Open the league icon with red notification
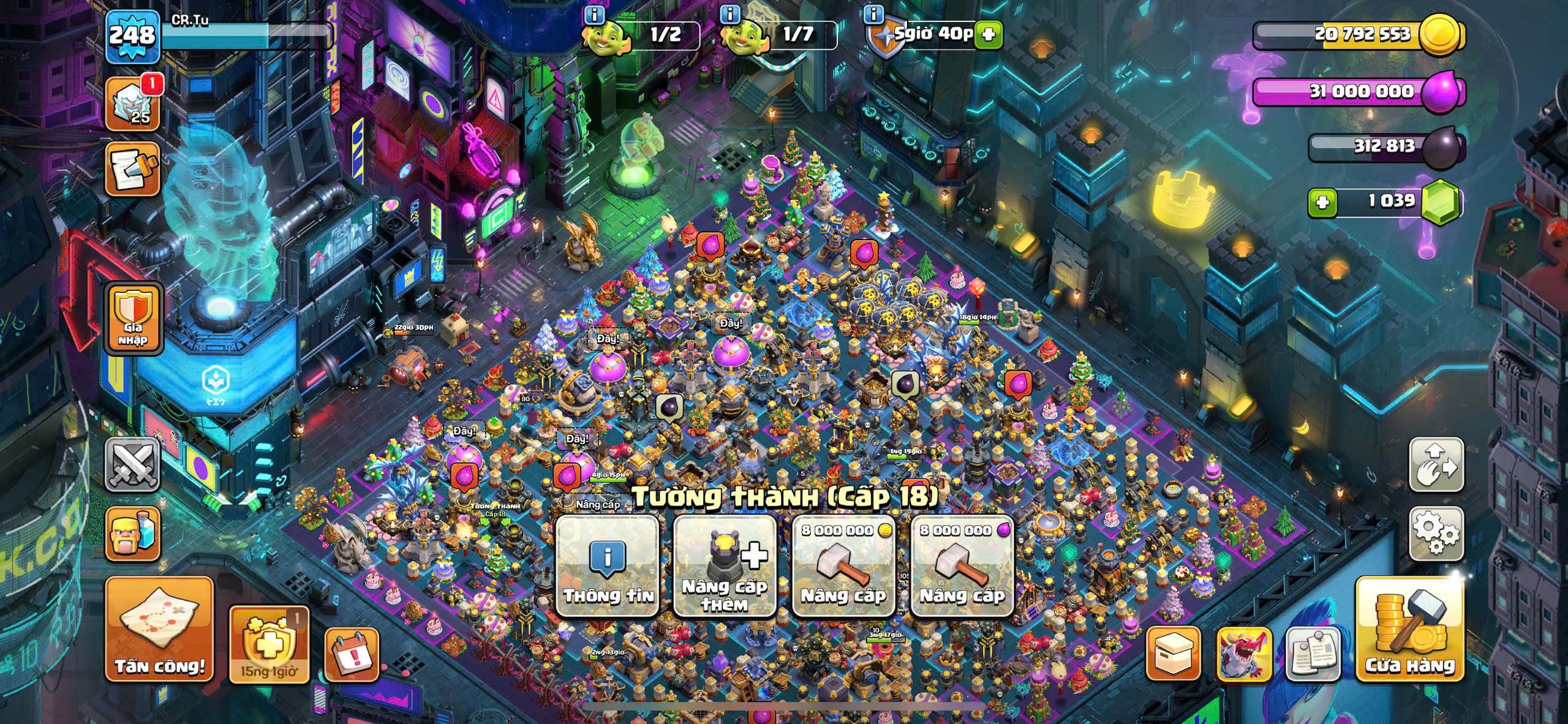1568x724 pixels. pos(133,104)
